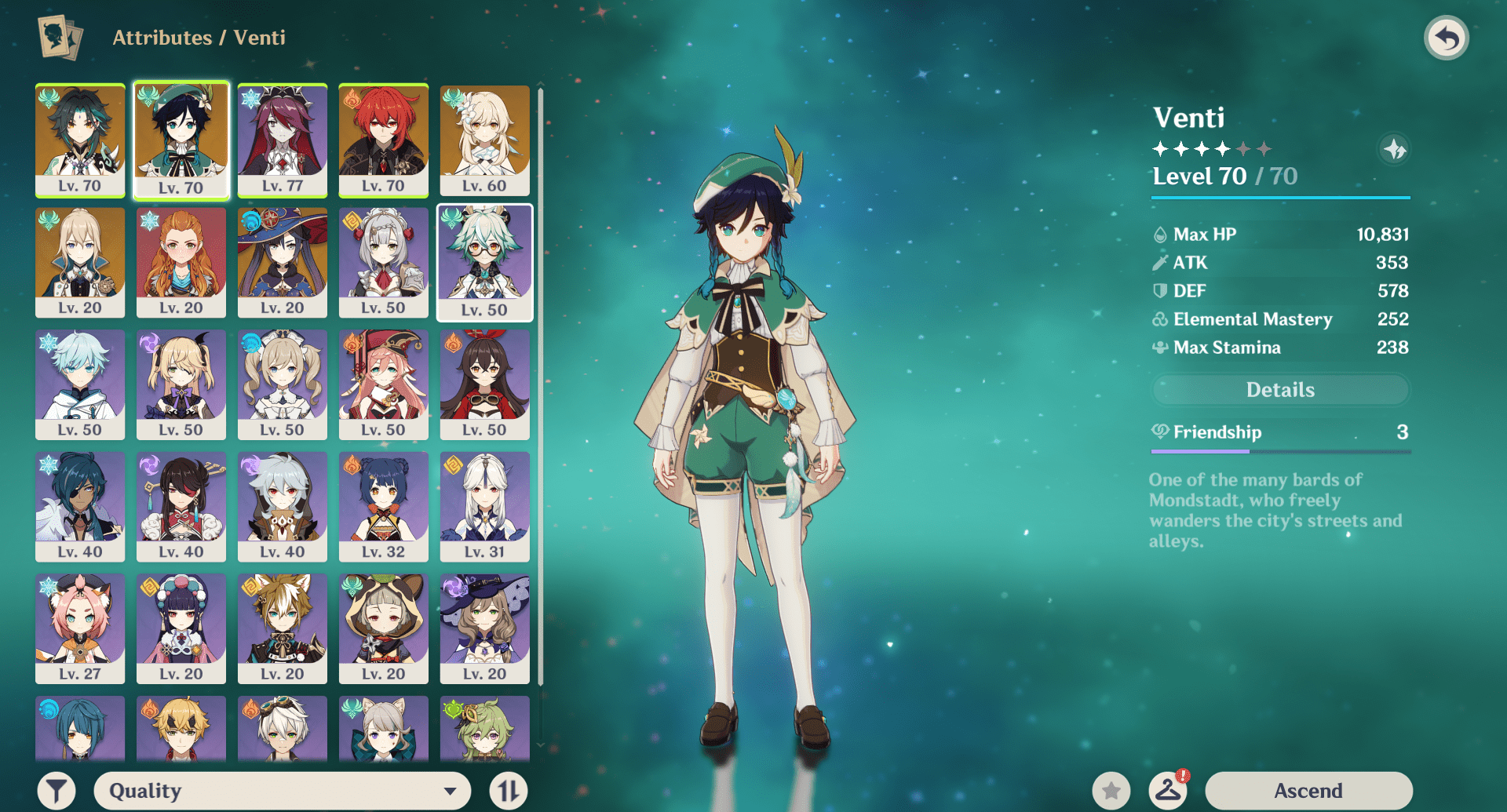Viewport: 1507px width, 812px height.
Task: Select Mona's witch hat portrait
Action: [283, 262]
